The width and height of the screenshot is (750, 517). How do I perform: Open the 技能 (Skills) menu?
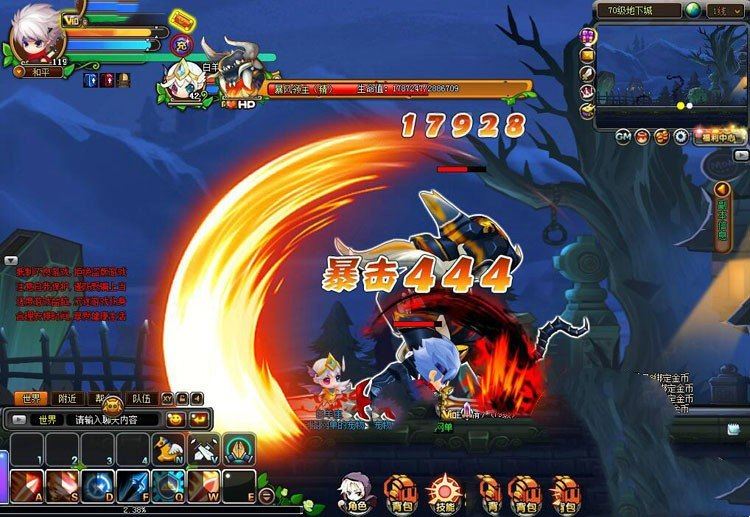click(442, 492)
